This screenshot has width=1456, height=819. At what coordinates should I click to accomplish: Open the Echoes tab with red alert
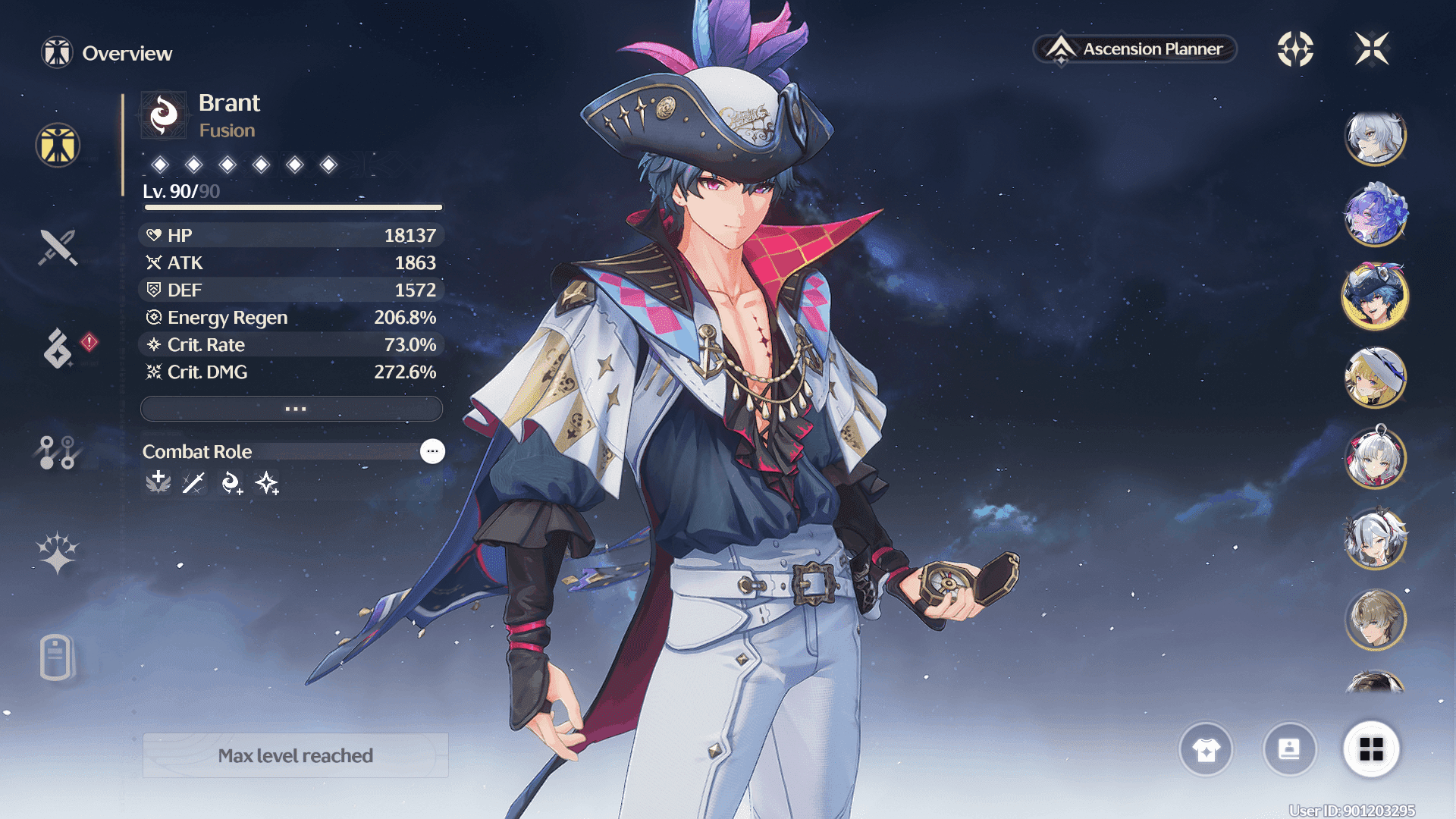tap(59, 348)
